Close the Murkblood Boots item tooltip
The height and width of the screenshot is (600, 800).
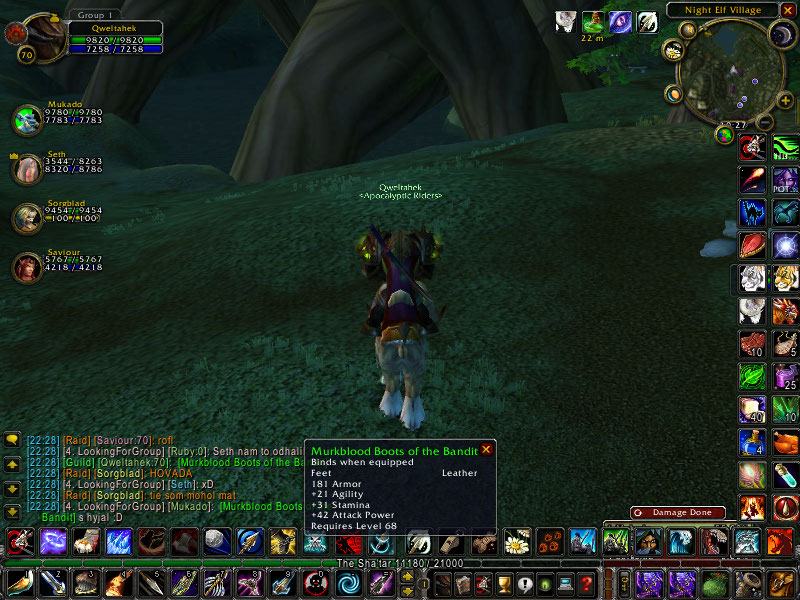486,450
